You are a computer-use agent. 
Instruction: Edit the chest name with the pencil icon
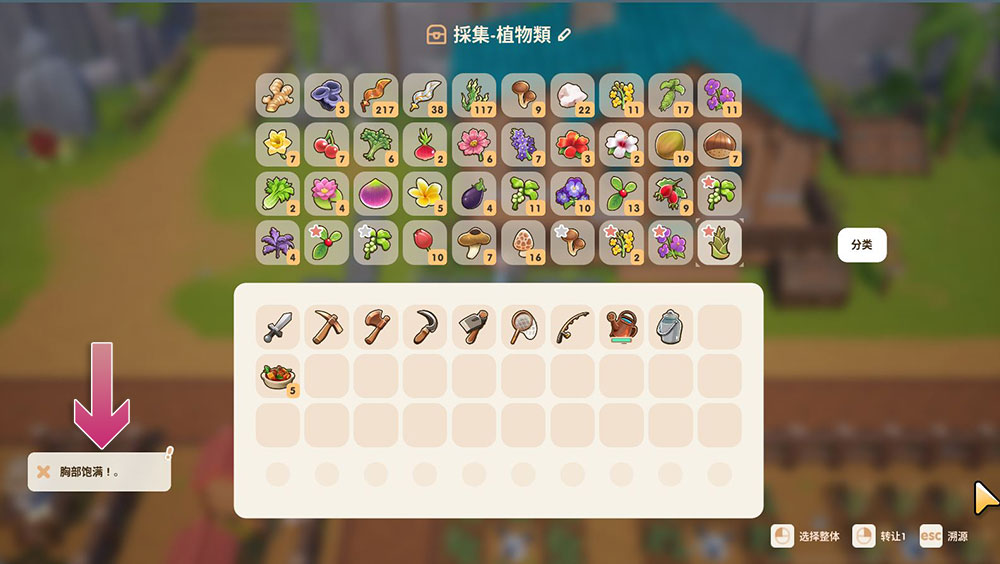565,35
